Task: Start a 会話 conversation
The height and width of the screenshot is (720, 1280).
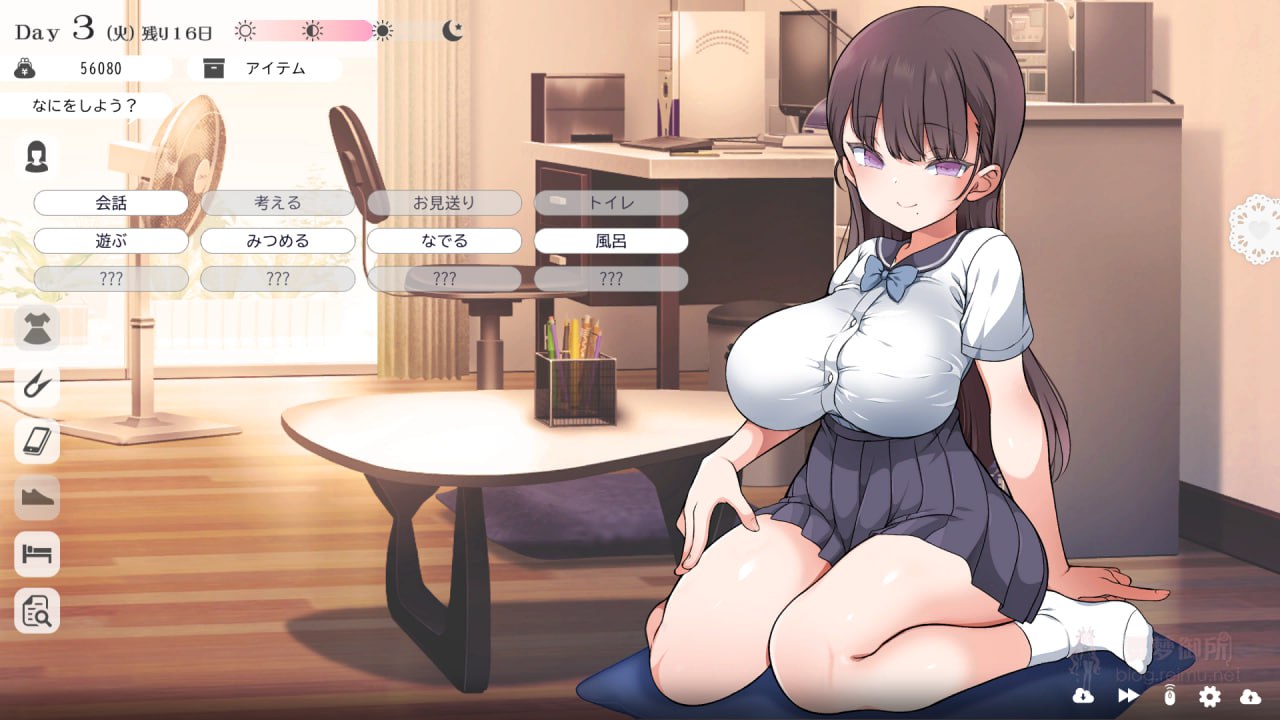Action: tap(110, 202)
